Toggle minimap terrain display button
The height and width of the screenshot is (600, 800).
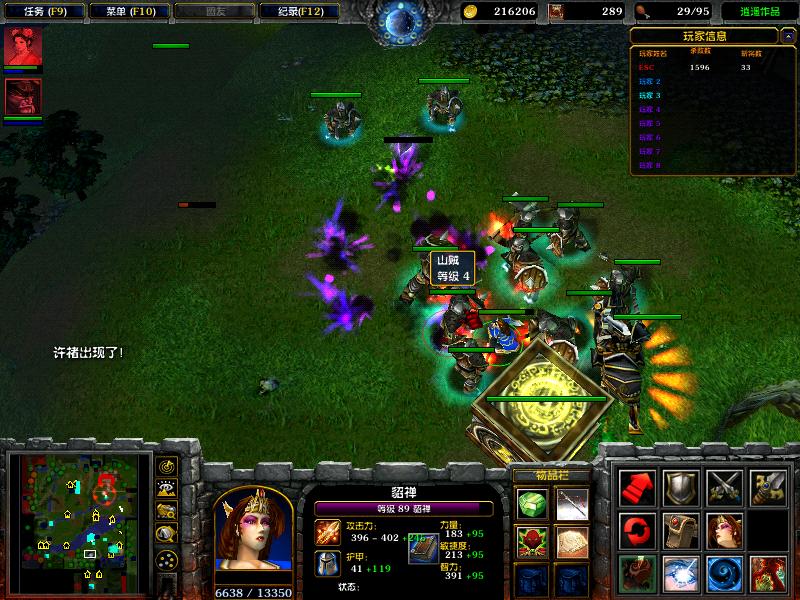coord(166,489)
